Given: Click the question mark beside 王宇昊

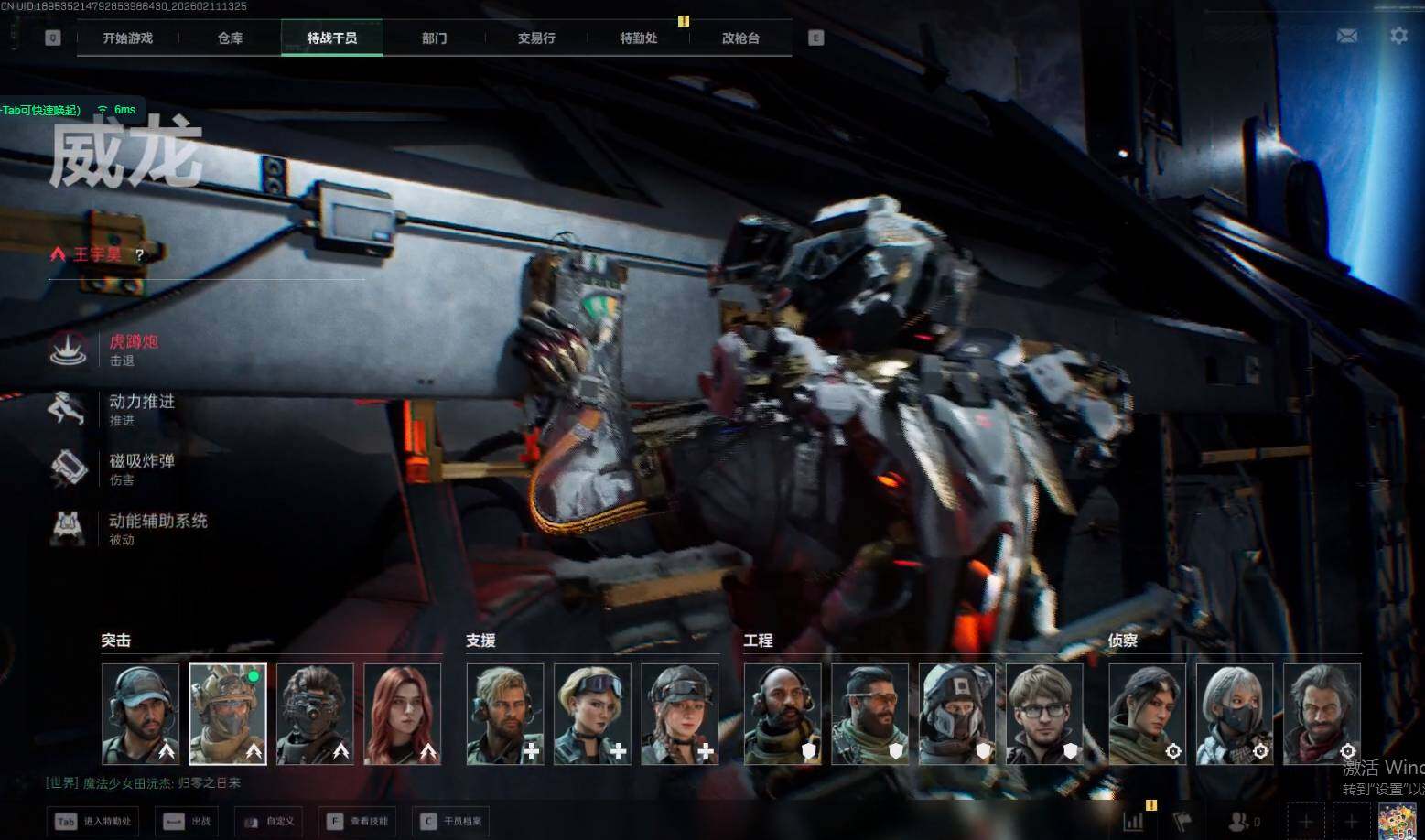Looking at the screenshot, I should click(x=139, y=254).
